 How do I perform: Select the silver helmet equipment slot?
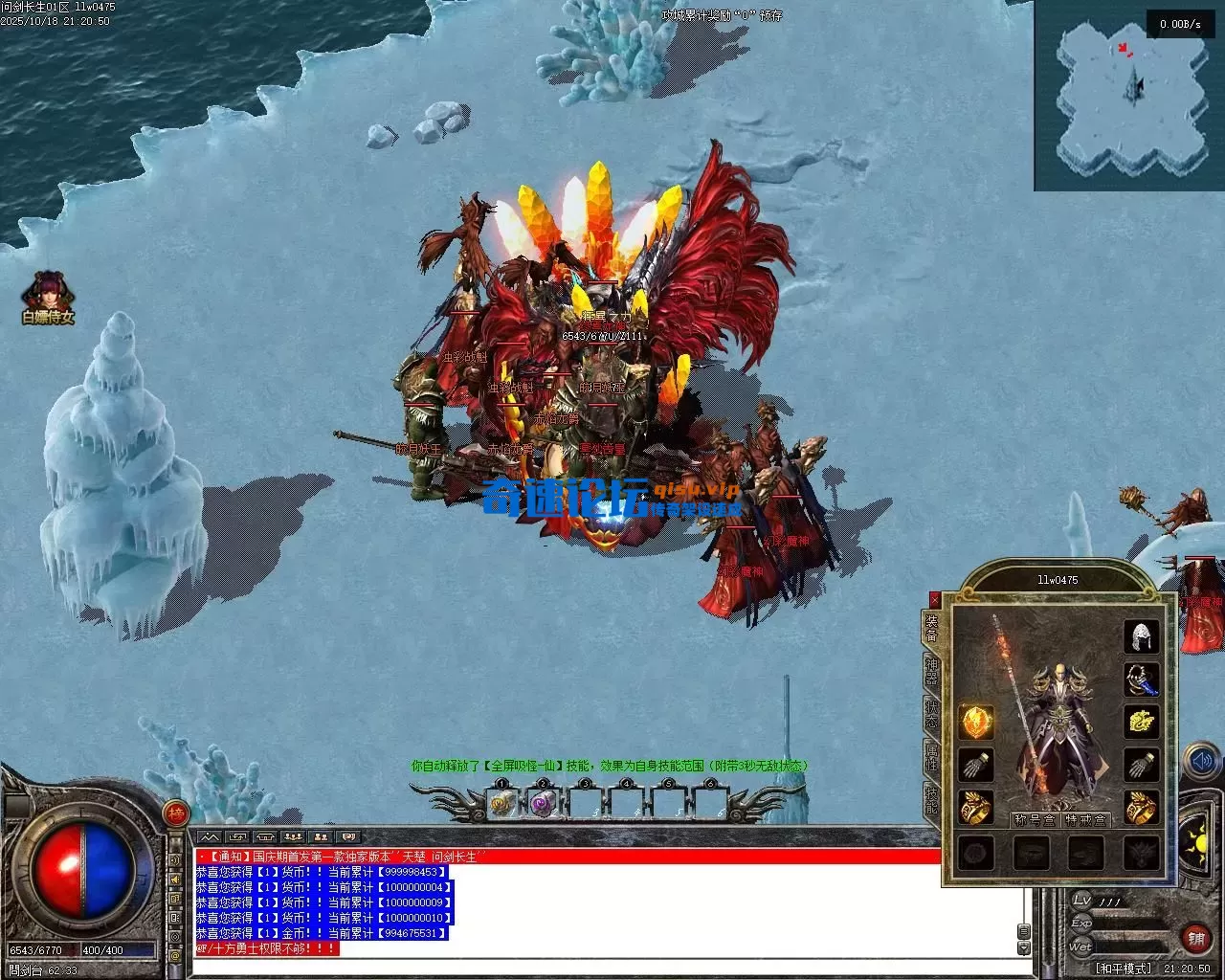[x=1141, y=636]
